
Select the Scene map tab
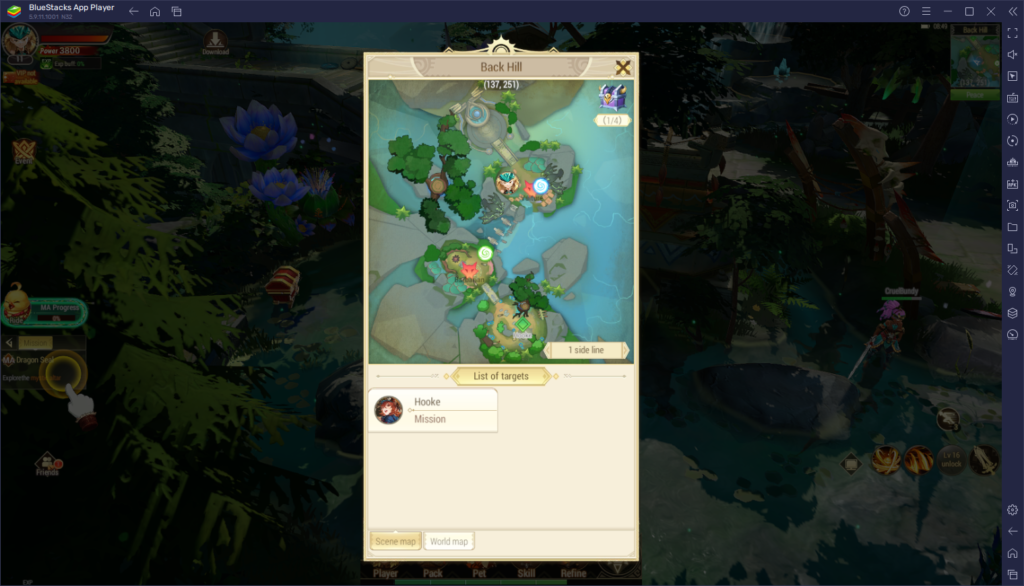pyautogui.click(x=395, y=541)
